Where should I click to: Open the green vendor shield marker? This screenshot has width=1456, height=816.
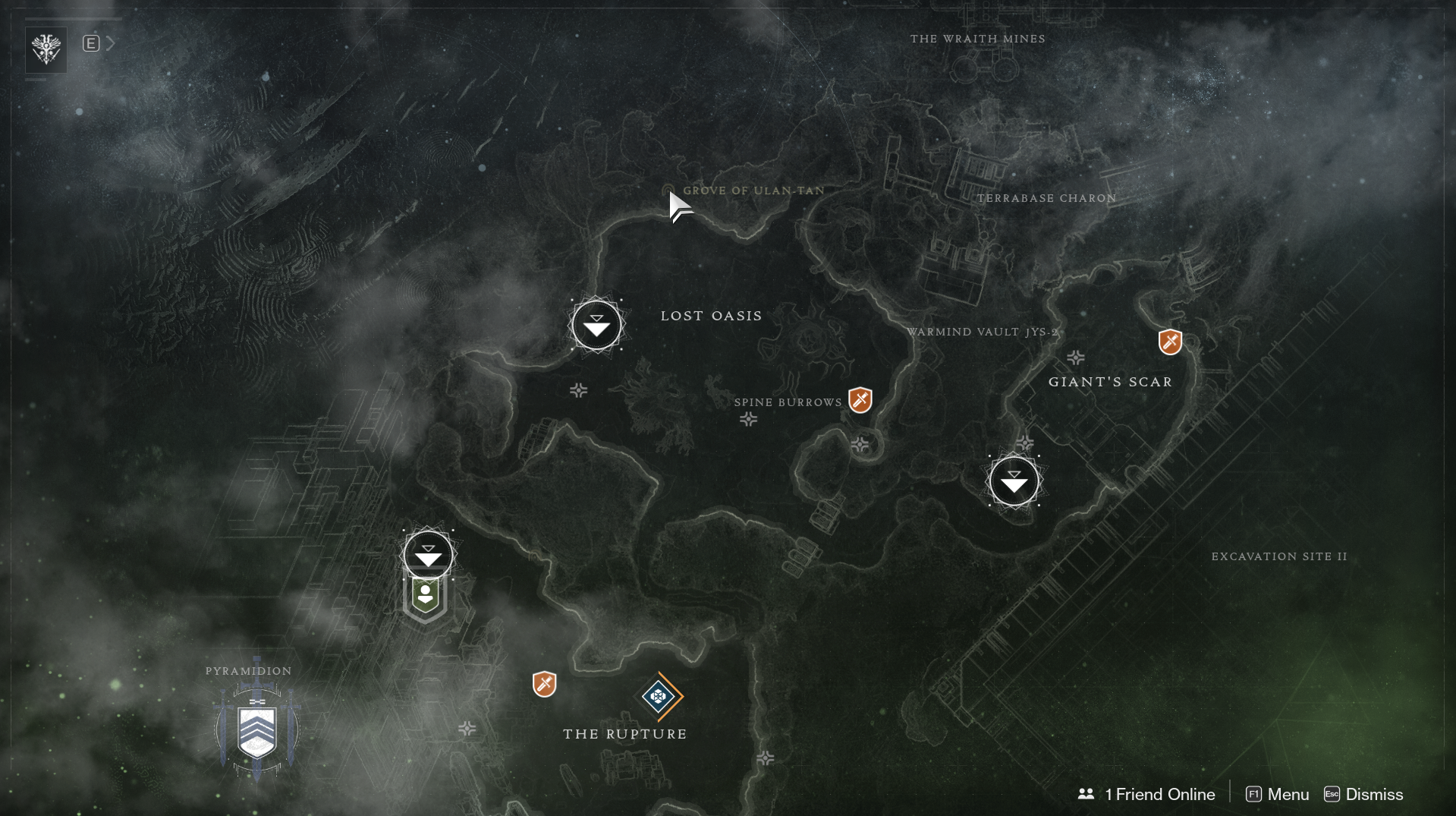pyautogui.click(x=426, y=597)
